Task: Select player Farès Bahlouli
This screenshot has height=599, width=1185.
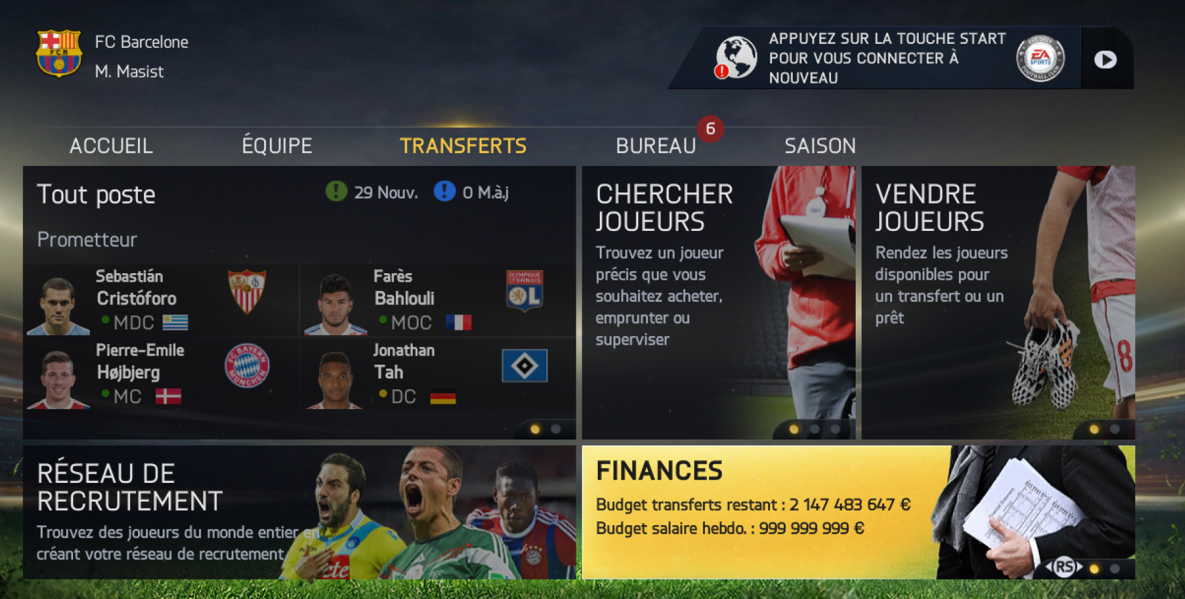Action: [437, 300]
